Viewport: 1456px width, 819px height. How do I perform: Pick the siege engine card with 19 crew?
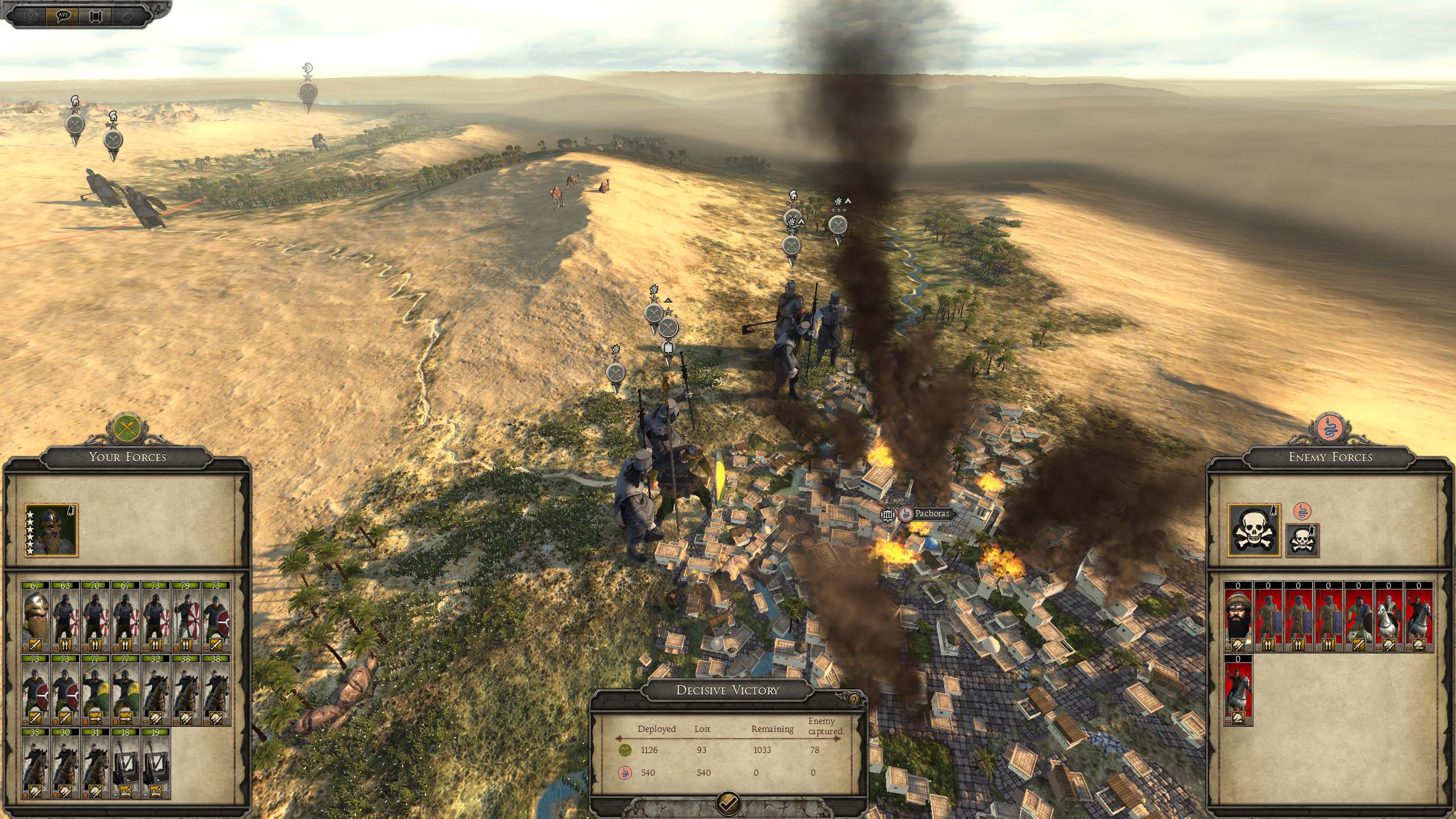(155, 764)
